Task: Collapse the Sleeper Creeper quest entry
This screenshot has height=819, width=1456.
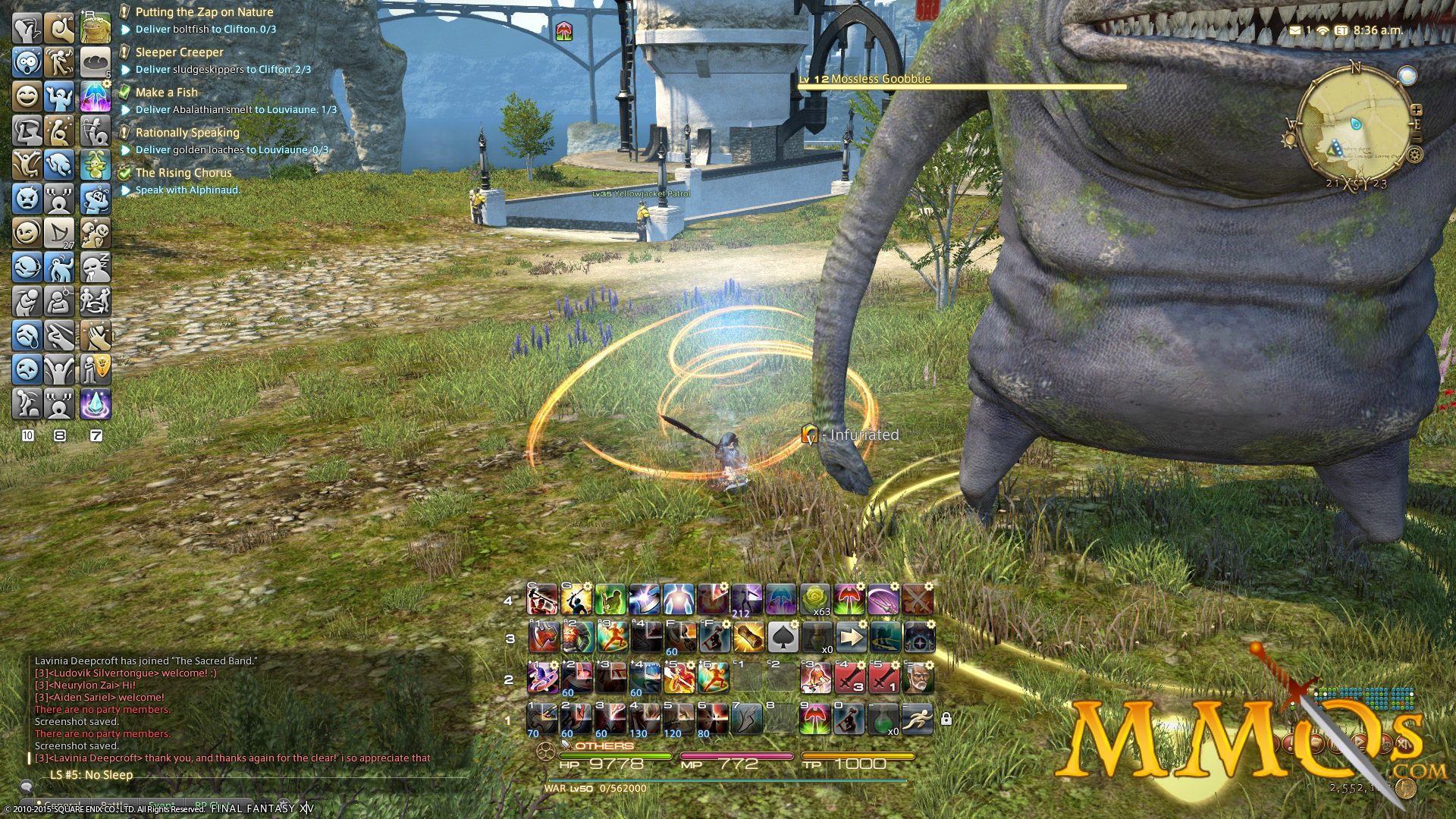Action: (x=179, y=52)
